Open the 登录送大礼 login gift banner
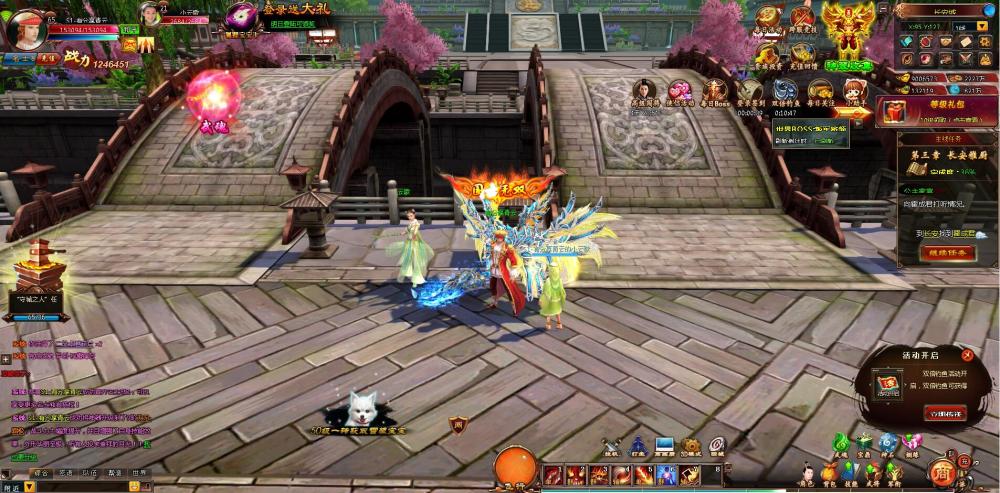This screenshot has width=1000, height=493. tap(288, 14)
